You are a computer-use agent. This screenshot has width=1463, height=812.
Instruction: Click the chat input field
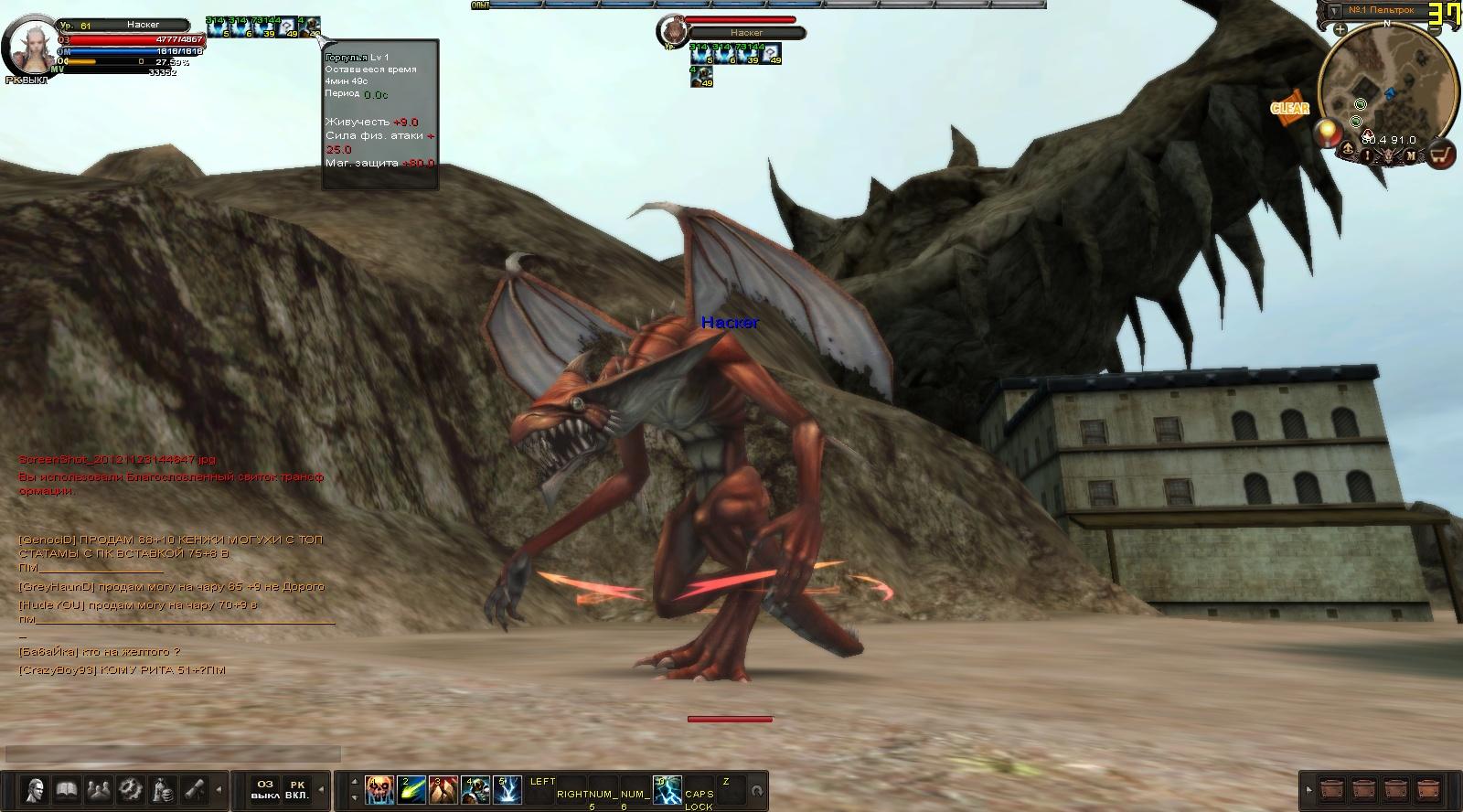174,753
